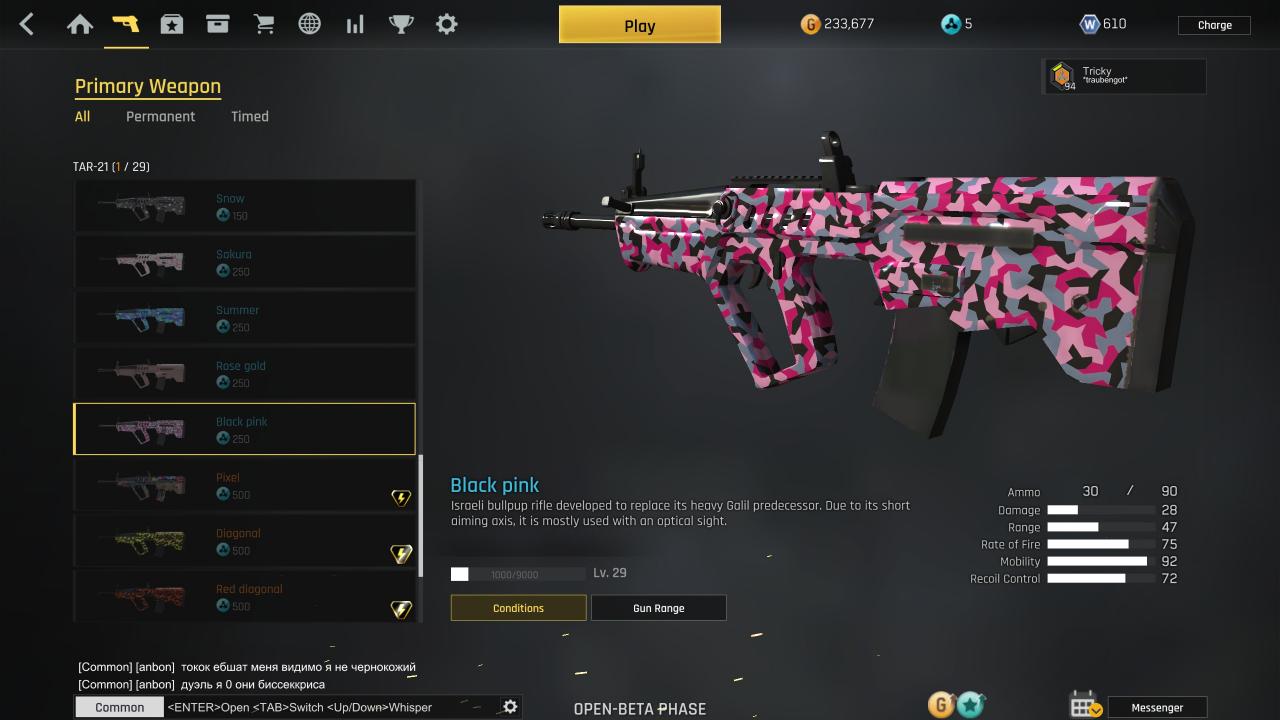Show the statistics bar chart page

tap(355, 24)
